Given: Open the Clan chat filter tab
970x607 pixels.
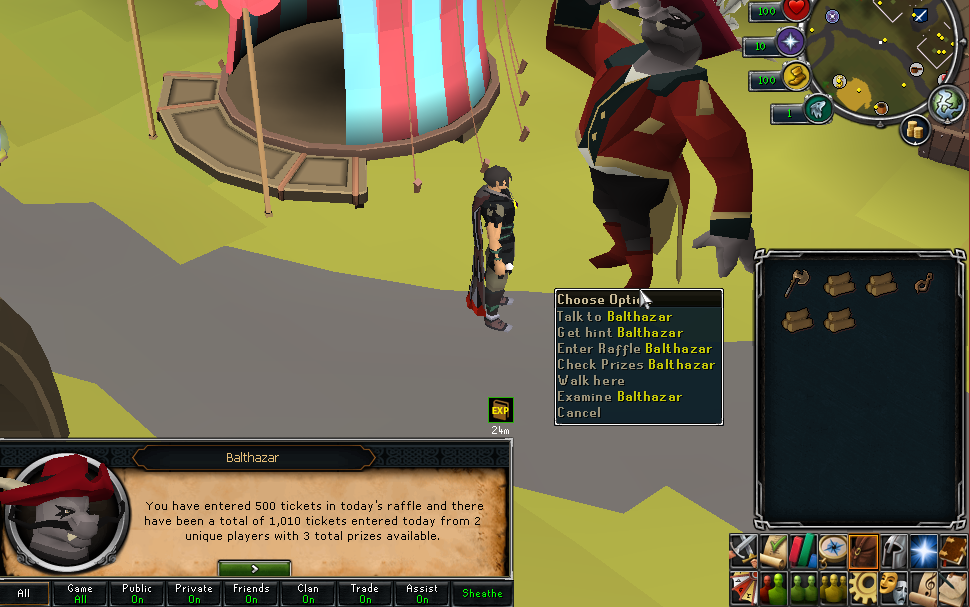Looking at the screenshot, I should 308,594.
